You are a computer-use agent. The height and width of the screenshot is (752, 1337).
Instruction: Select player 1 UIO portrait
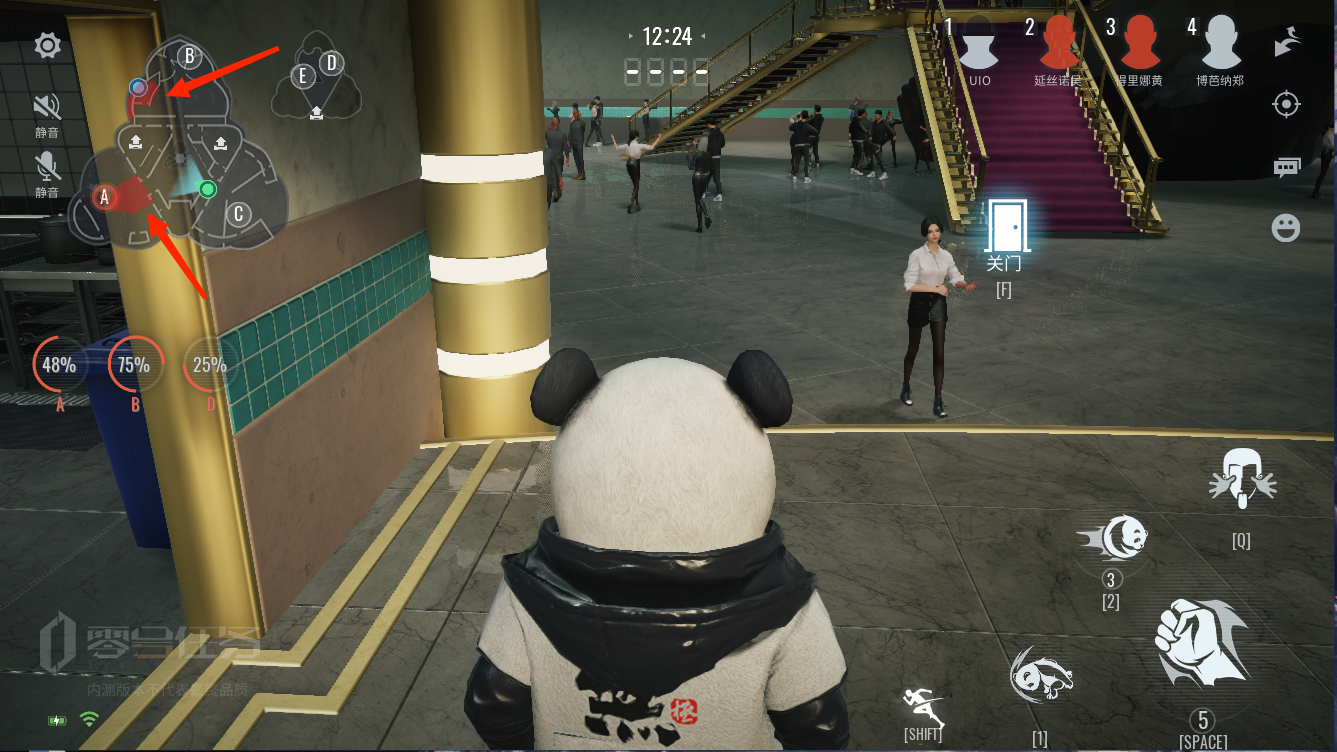coord(979,43)
